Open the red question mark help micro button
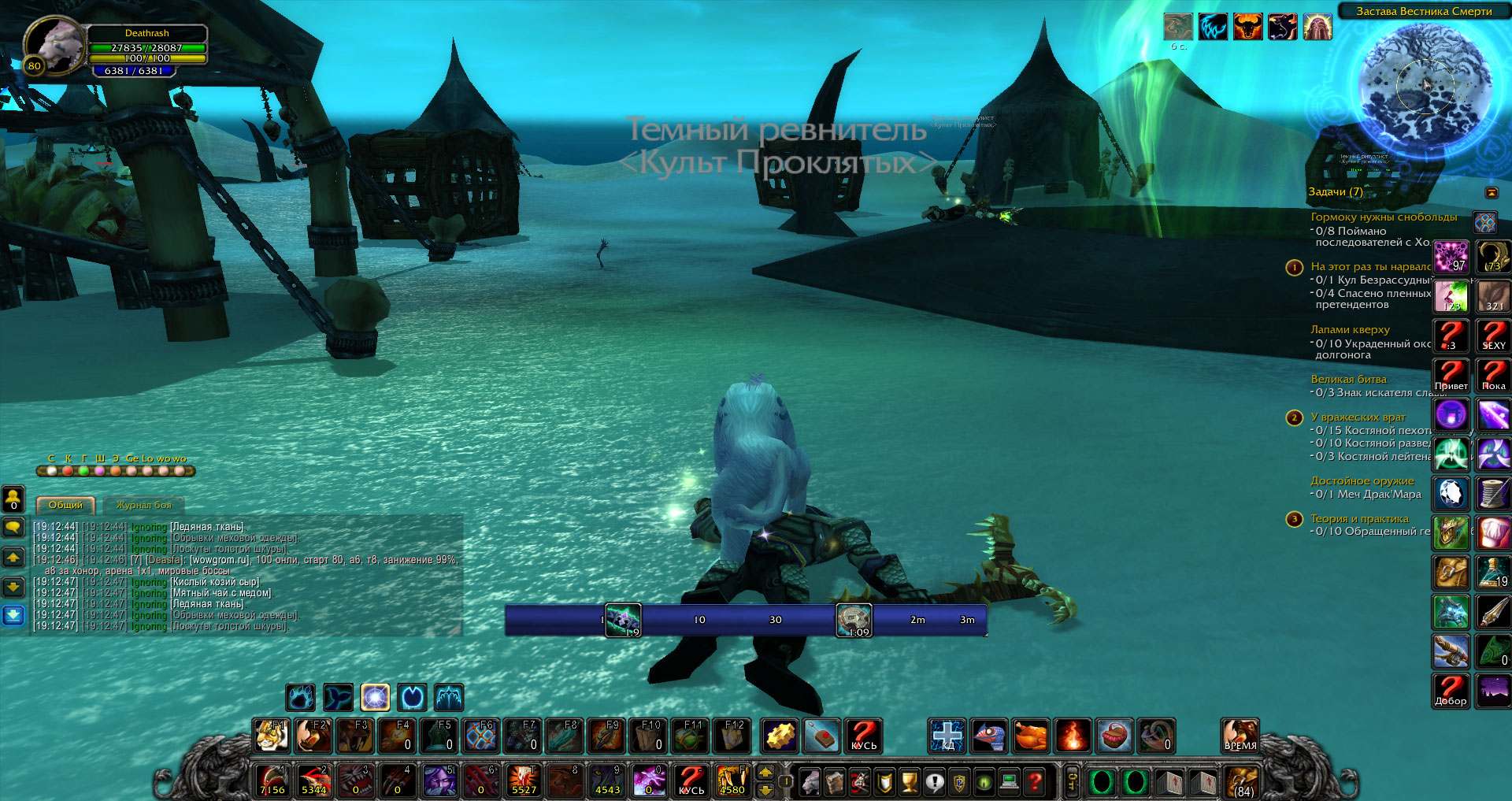Viewport: 1512px width, 801px height. (1036, 782)
